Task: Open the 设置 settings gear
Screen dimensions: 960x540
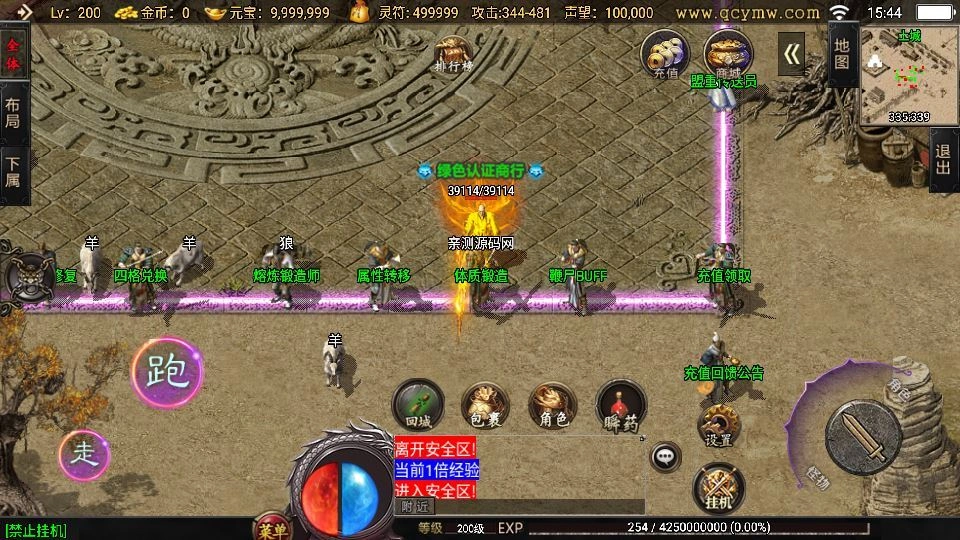Action: (x=718, y=426)
